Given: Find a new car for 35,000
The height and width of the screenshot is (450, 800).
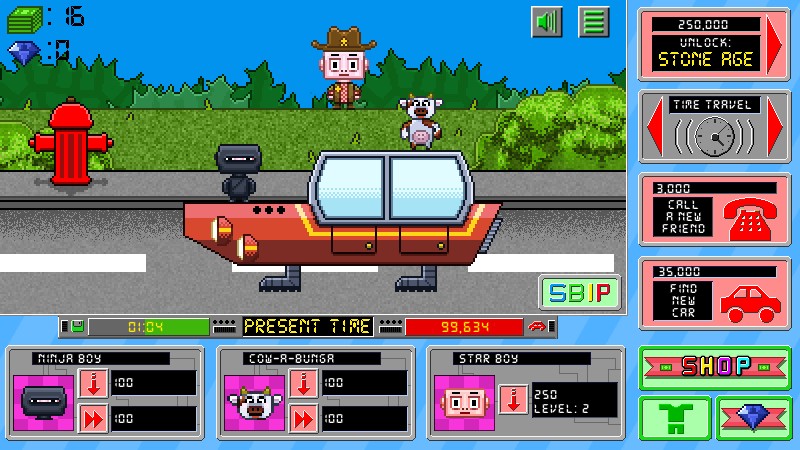Looking at the screenshot, I should pos(714,292).
